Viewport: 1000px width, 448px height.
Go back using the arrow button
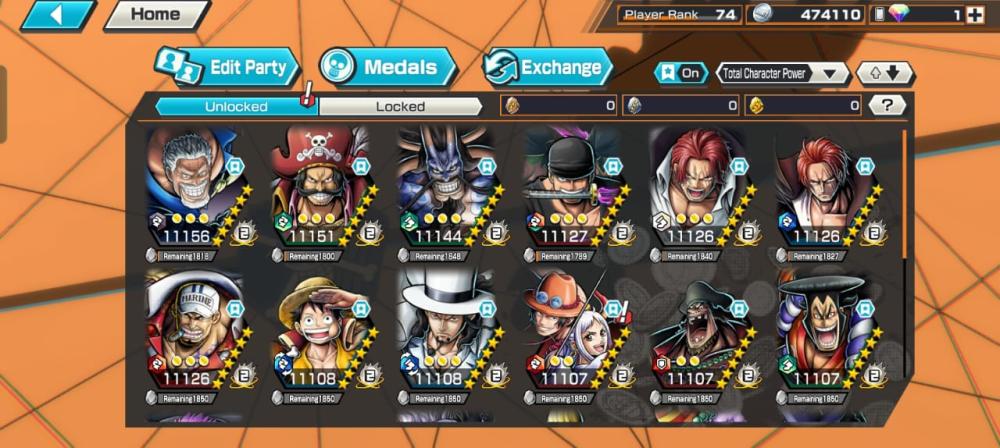point(56,15)
